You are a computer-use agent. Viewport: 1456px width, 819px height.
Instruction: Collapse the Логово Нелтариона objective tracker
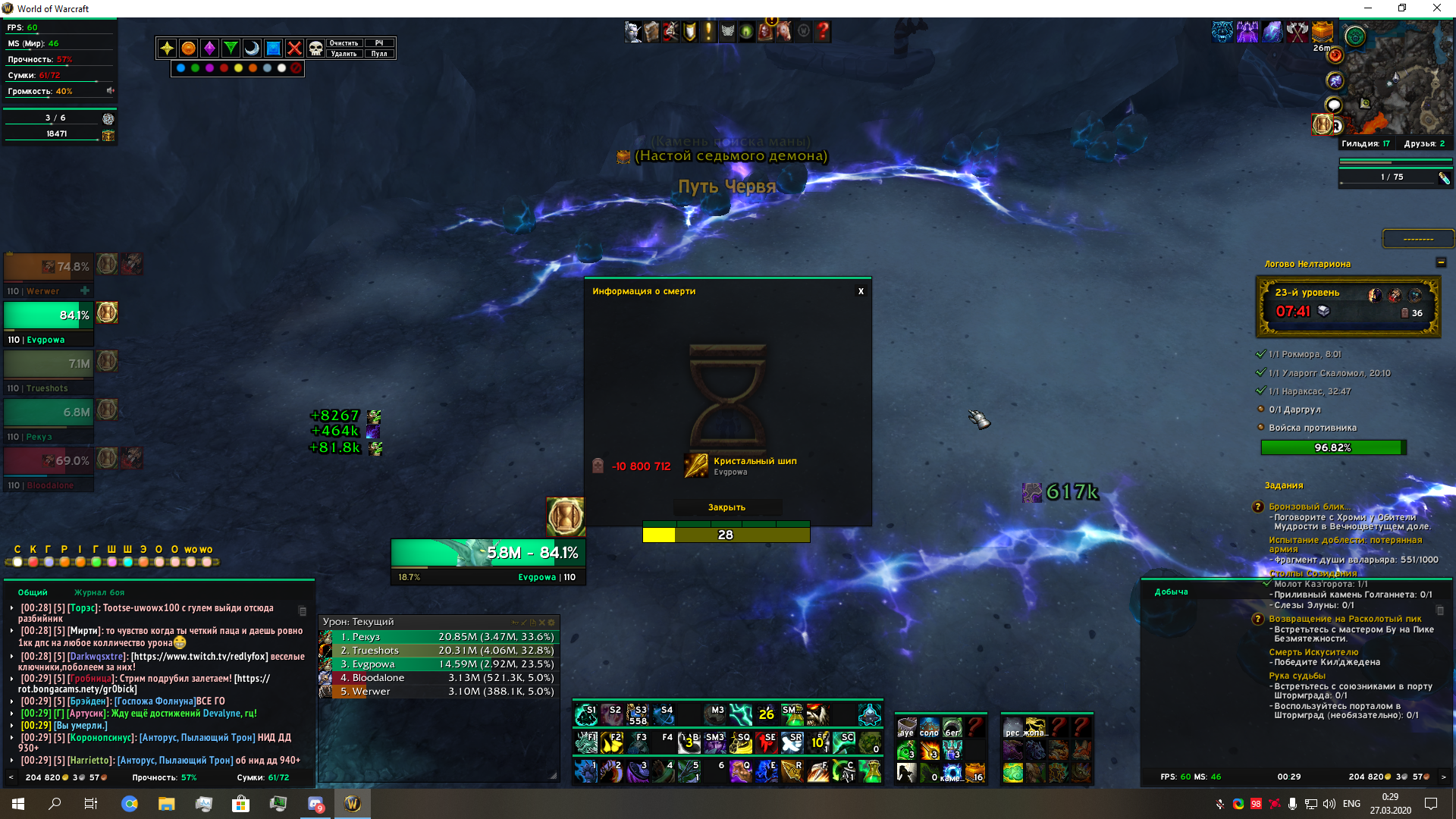[1441, 262]
